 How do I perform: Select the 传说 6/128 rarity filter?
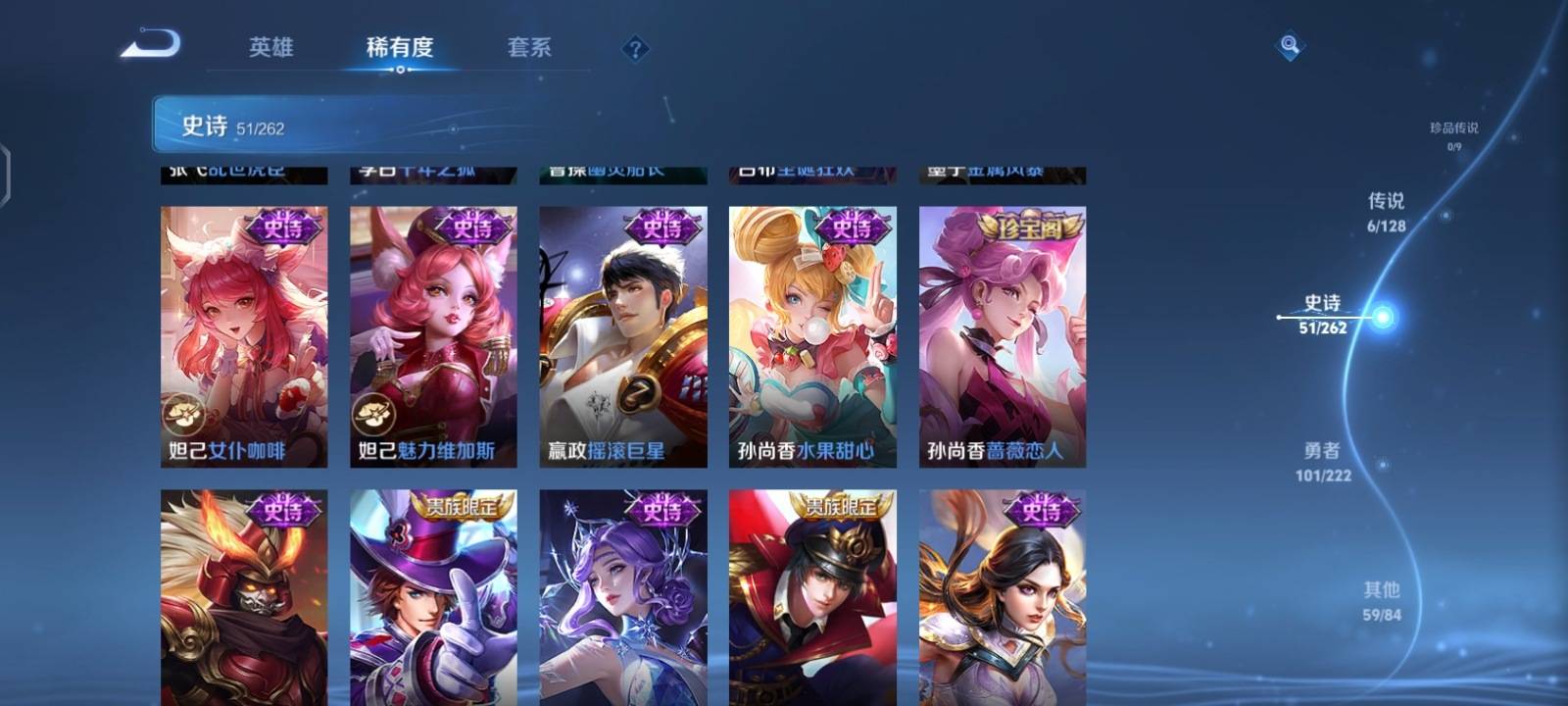tap(1386, 212)
